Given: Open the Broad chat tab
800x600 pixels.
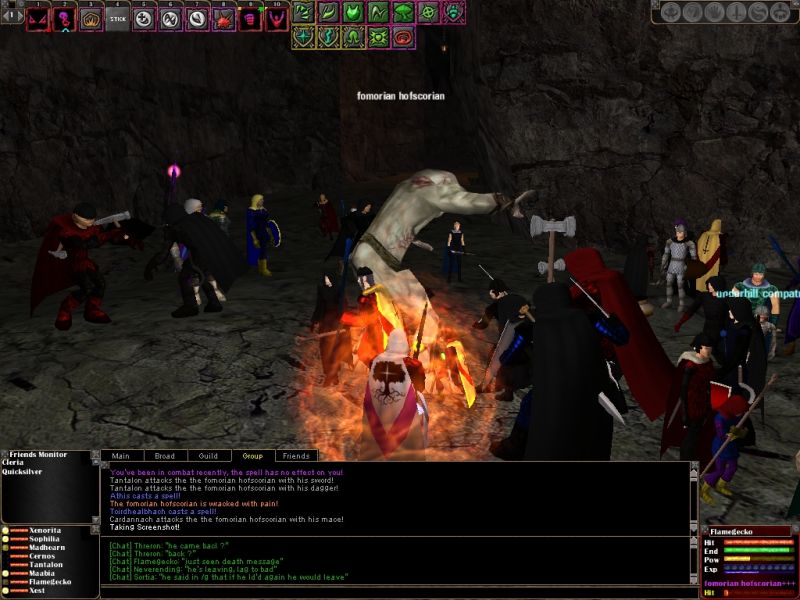Looking at the screenshot, I should click(x=165, y=456).
